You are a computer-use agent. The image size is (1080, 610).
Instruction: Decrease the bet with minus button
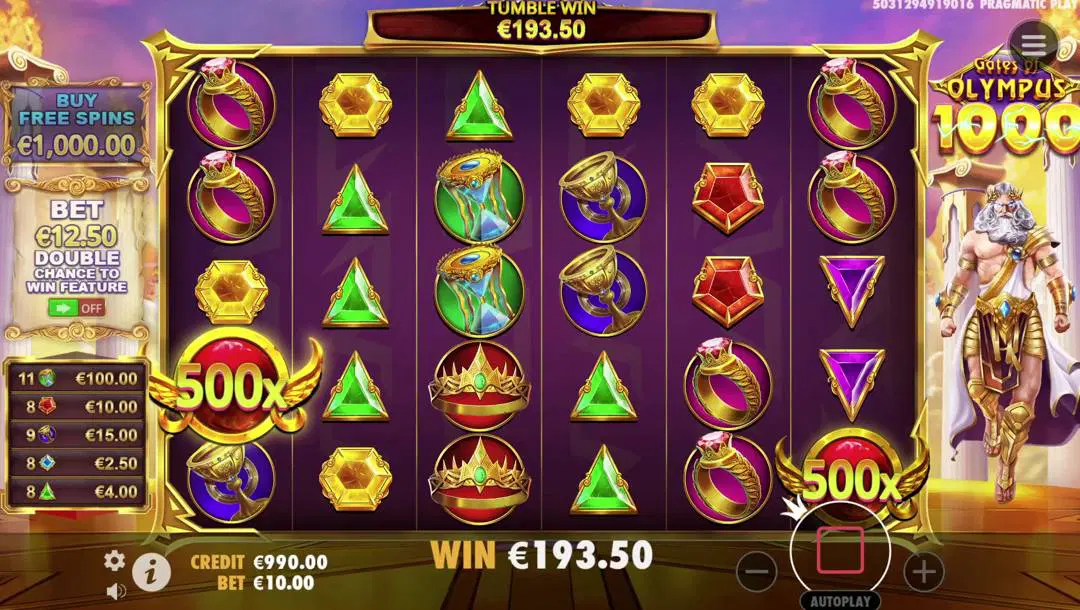tap(757, 571)
